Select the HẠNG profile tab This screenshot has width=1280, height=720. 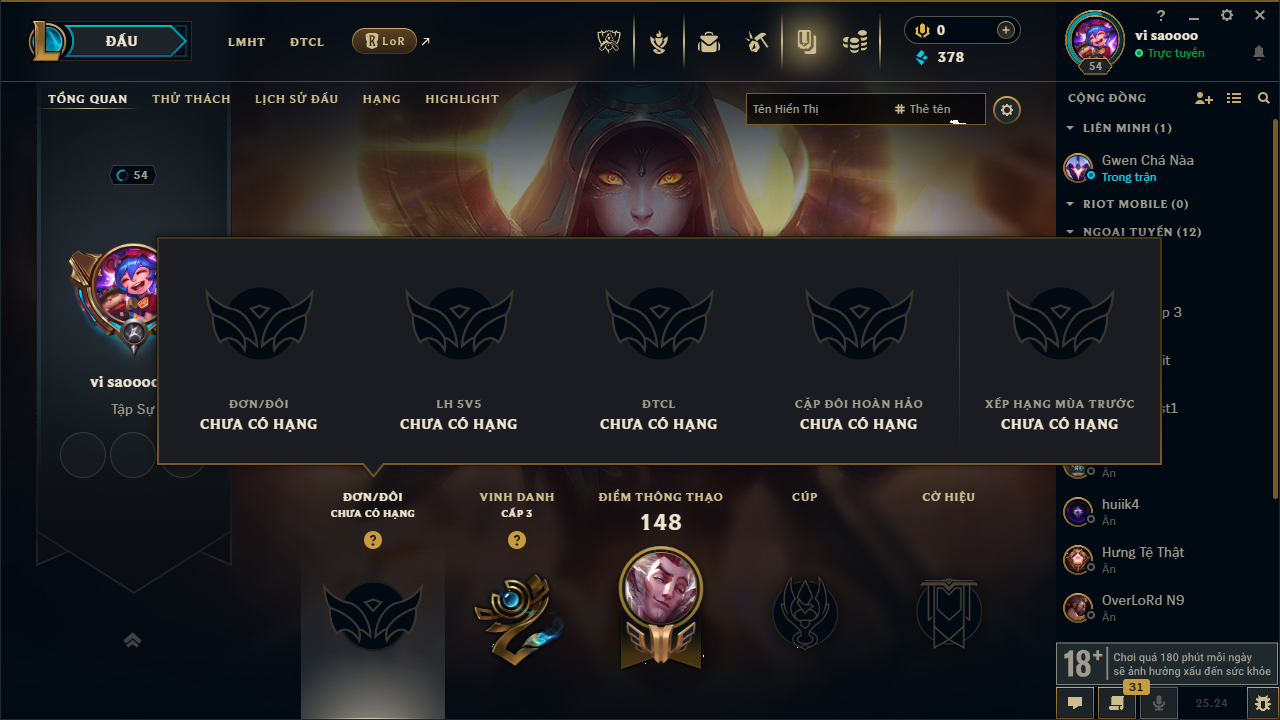pos(381,99)
